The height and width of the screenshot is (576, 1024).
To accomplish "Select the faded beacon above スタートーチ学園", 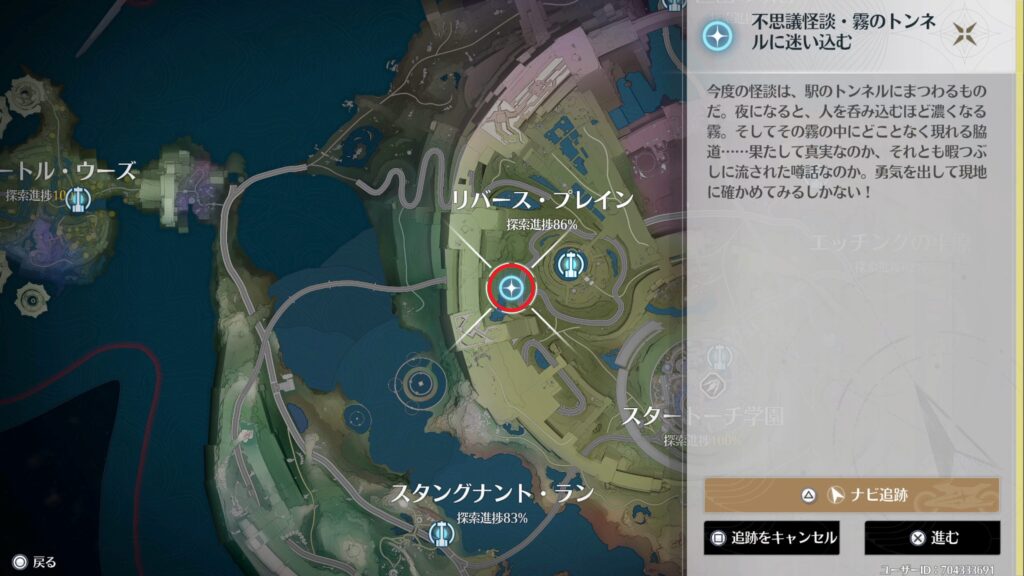I will click(718, 358).
